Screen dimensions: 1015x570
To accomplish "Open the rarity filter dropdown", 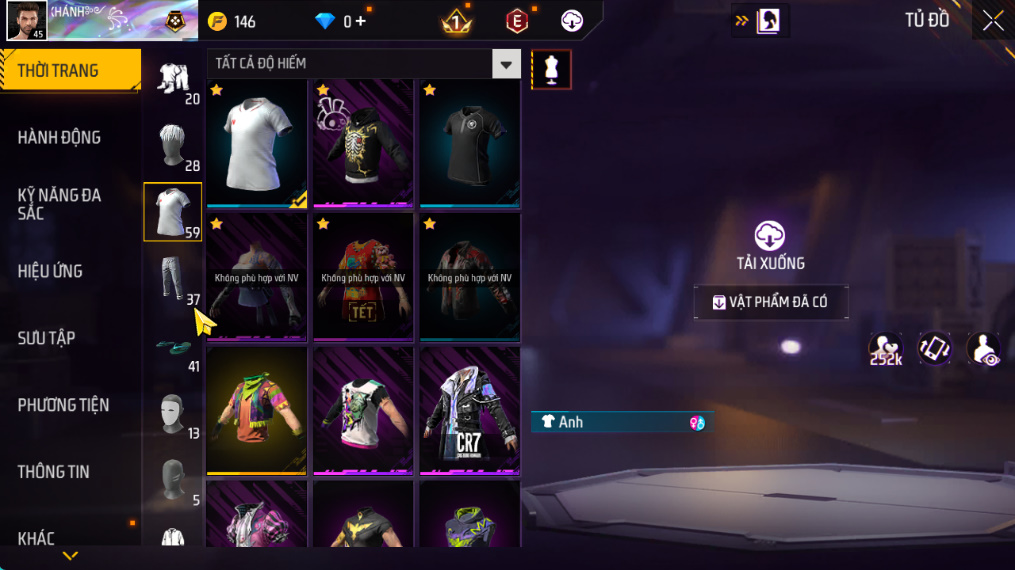I will tap(506, 64).
